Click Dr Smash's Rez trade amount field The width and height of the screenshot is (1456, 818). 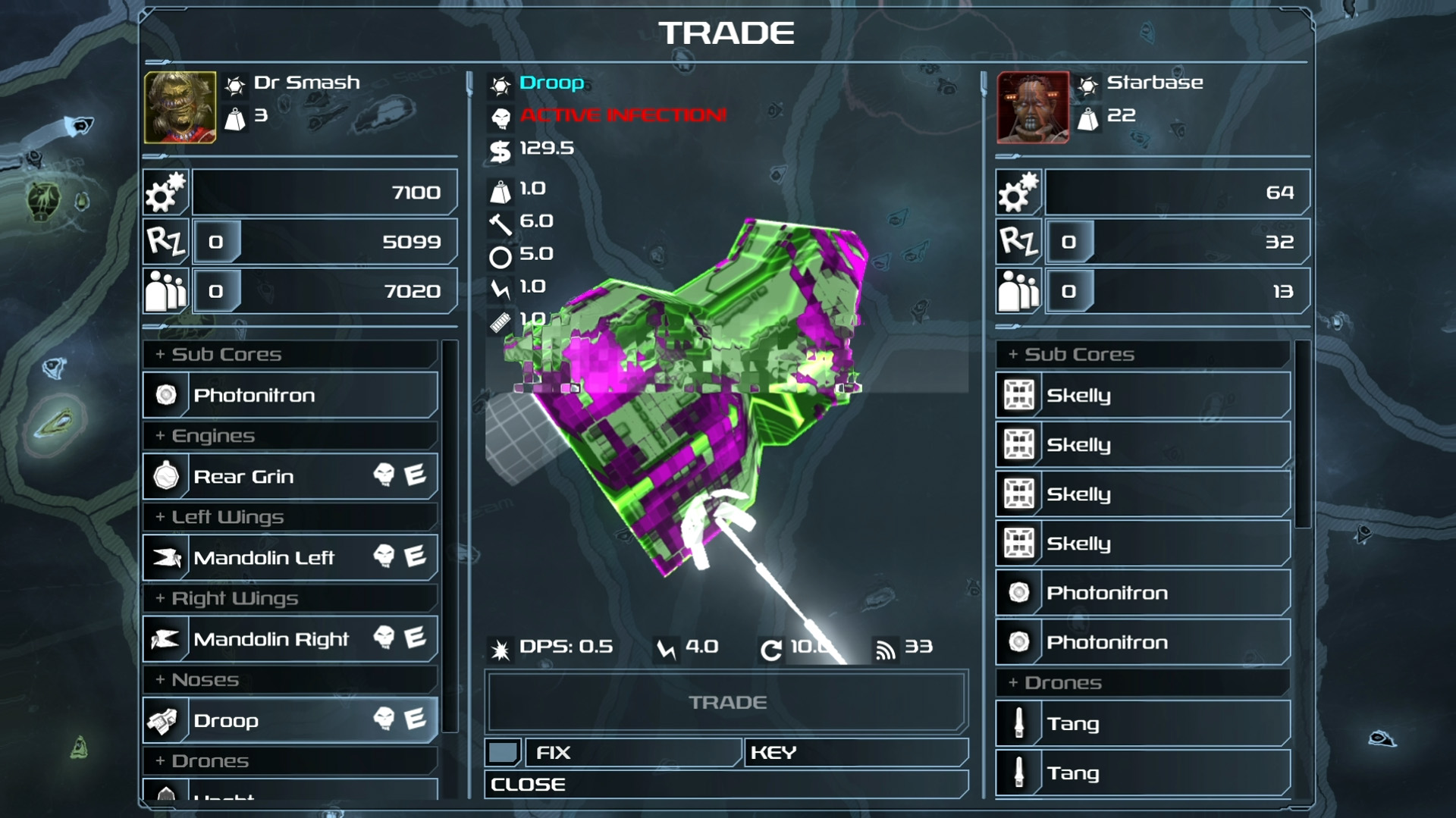pos(217,242)
